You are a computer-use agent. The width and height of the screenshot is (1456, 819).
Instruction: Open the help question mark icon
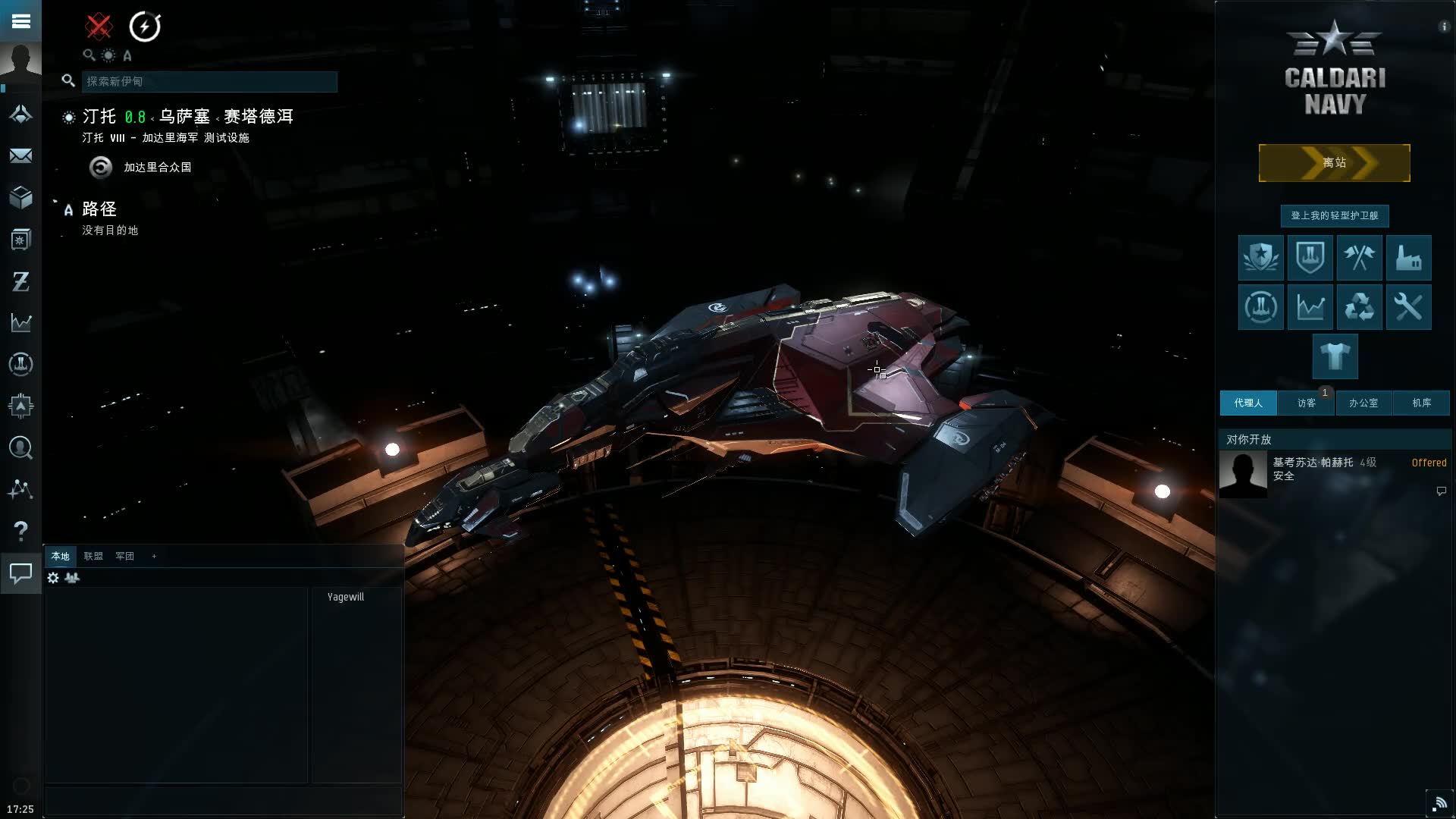coord(20,531)
